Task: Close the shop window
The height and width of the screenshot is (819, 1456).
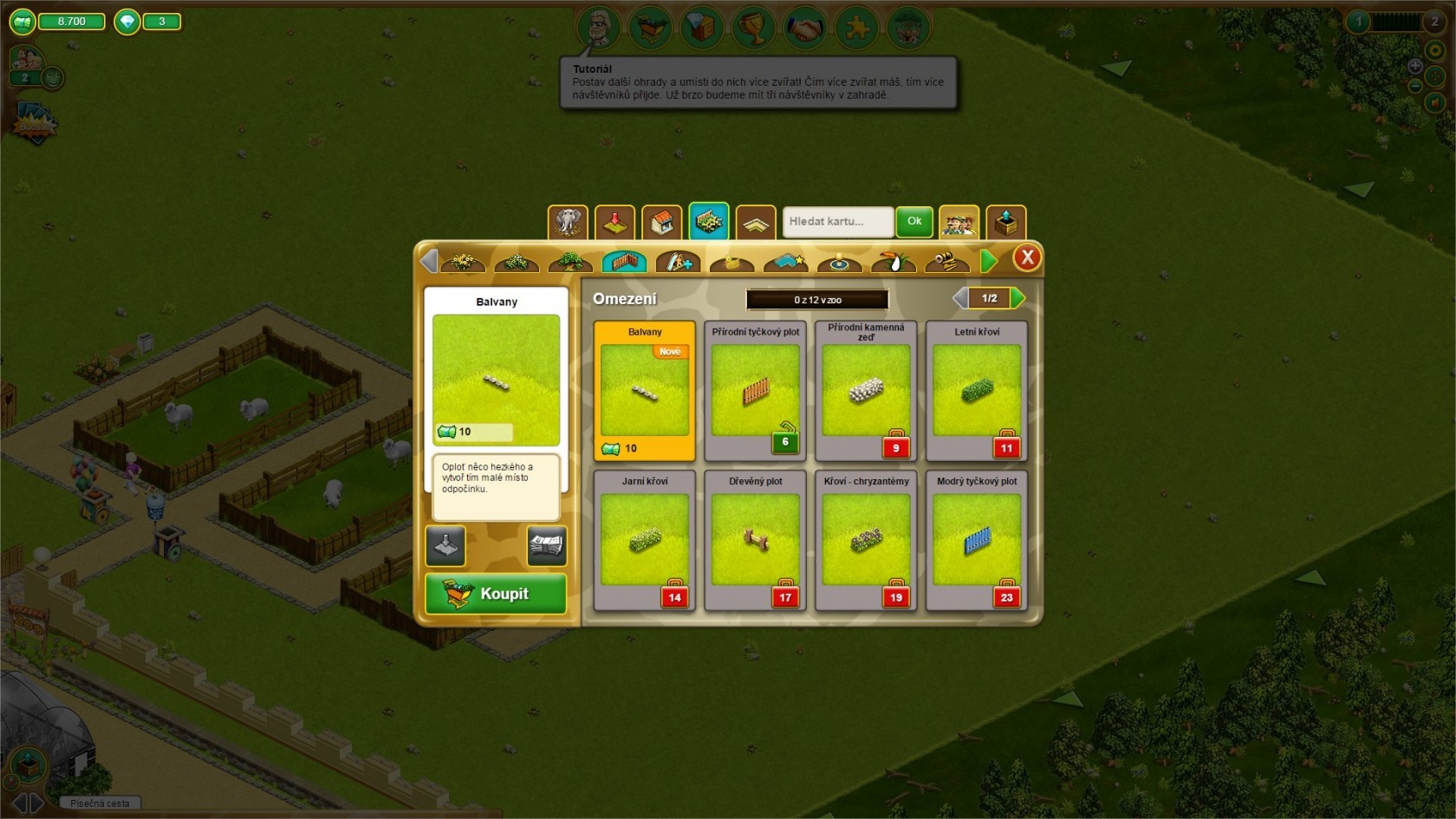Action: (1027, 257)
